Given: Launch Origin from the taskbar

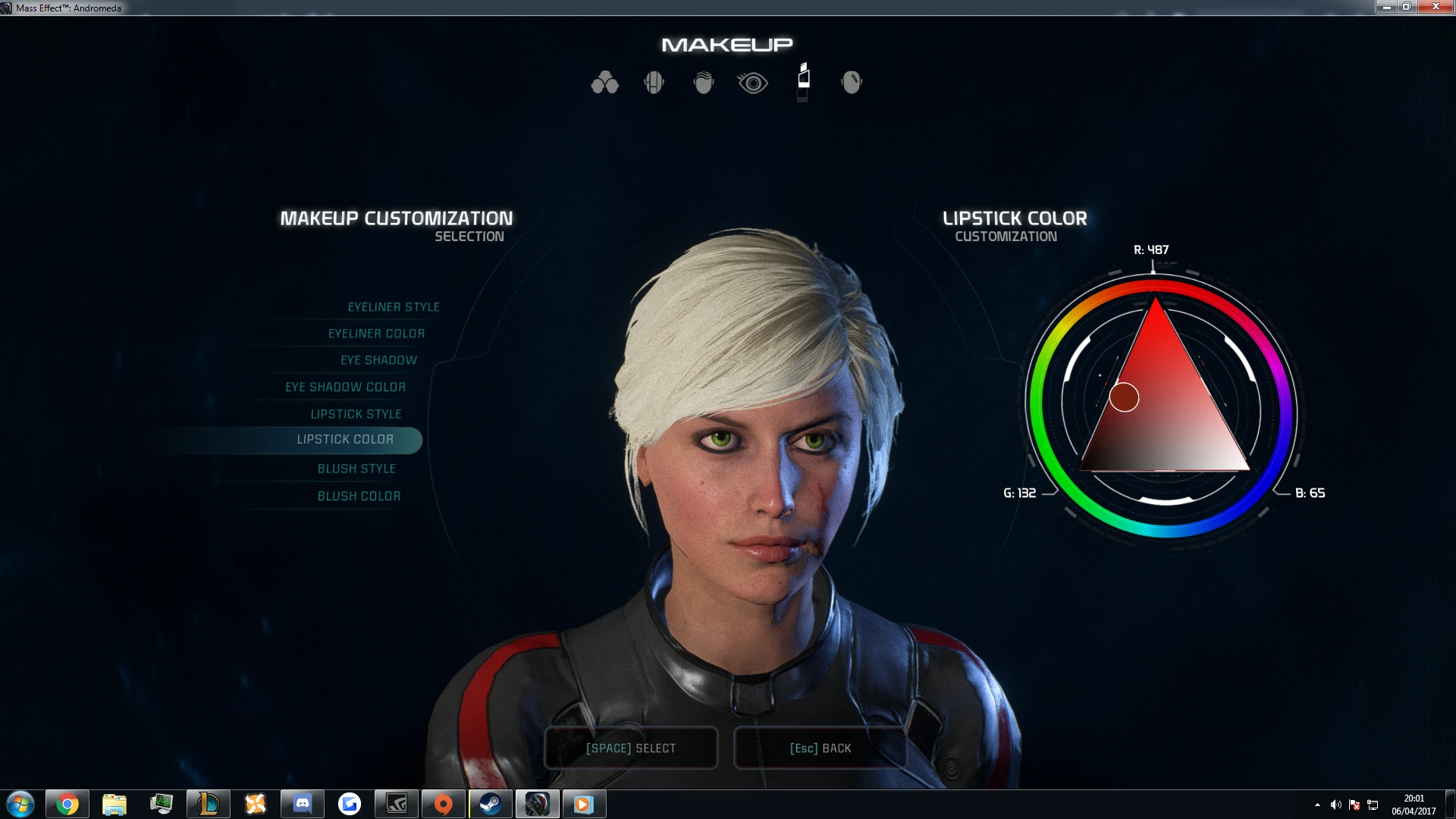Looking at the screenshot, I should click(444, 803).
